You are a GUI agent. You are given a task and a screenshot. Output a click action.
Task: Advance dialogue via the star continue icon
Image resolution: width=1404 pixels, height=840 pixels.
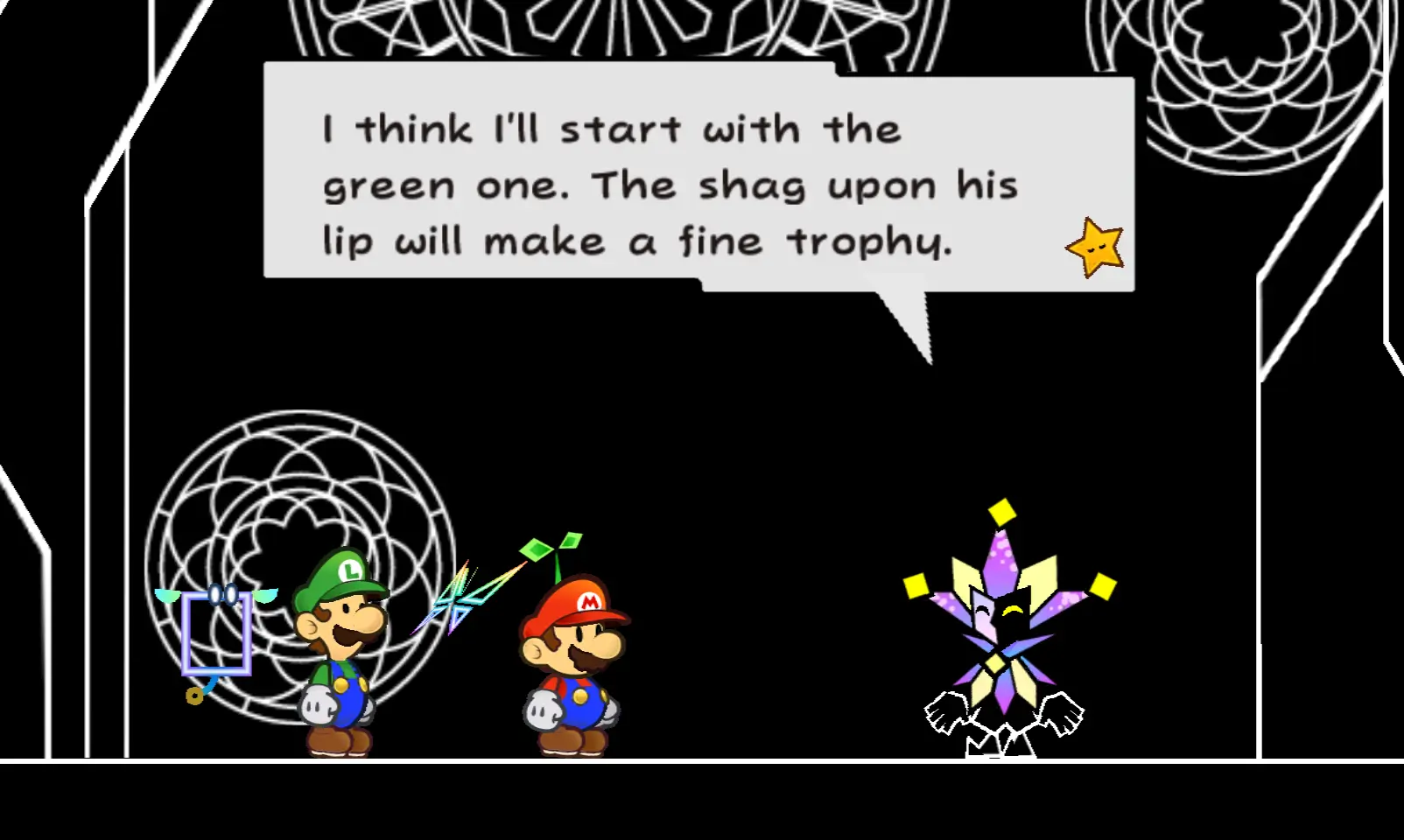pyautogui.click(x=1095, y=248)
